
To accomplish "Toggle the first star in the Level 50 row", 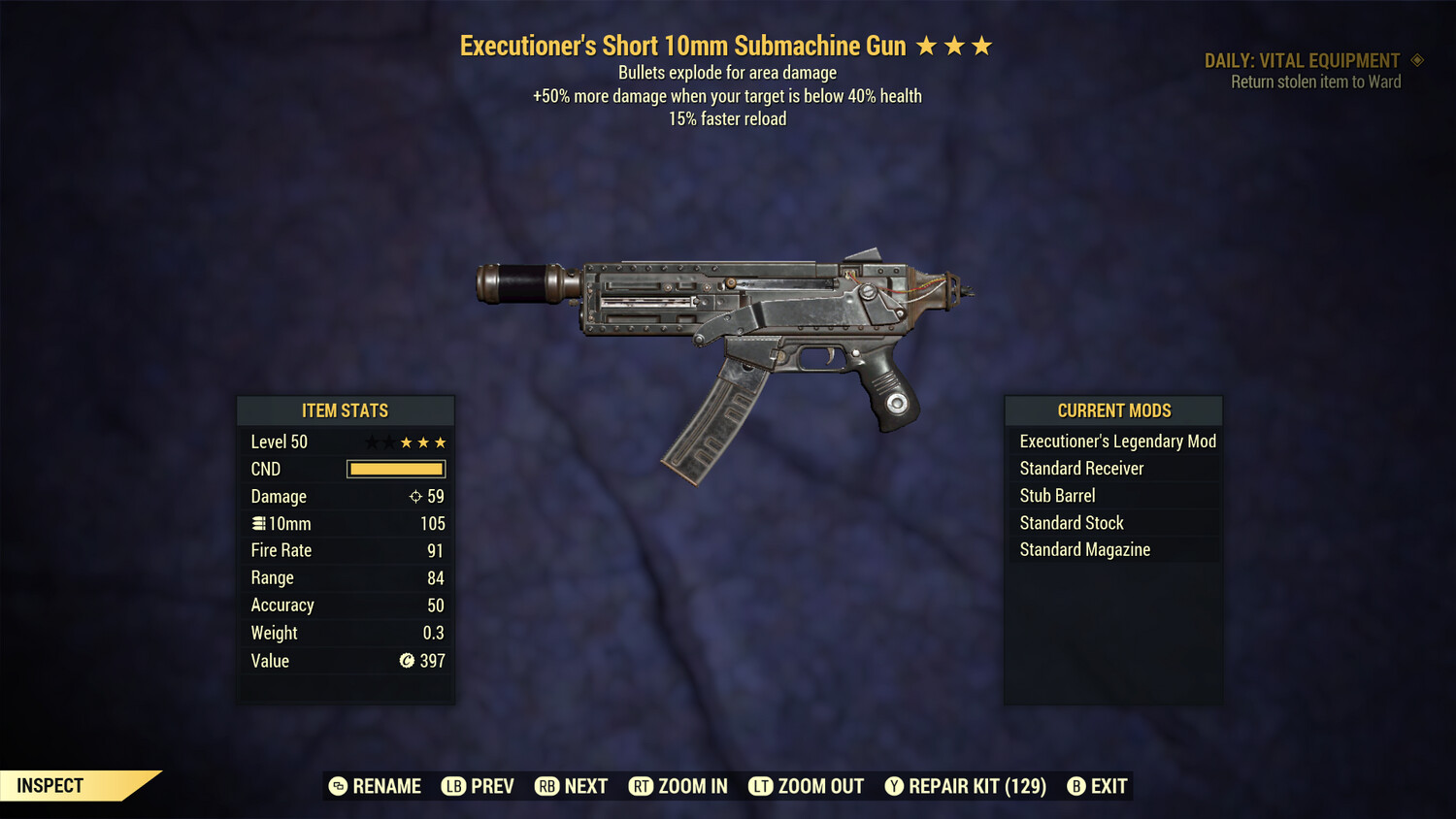I will 370,442.
